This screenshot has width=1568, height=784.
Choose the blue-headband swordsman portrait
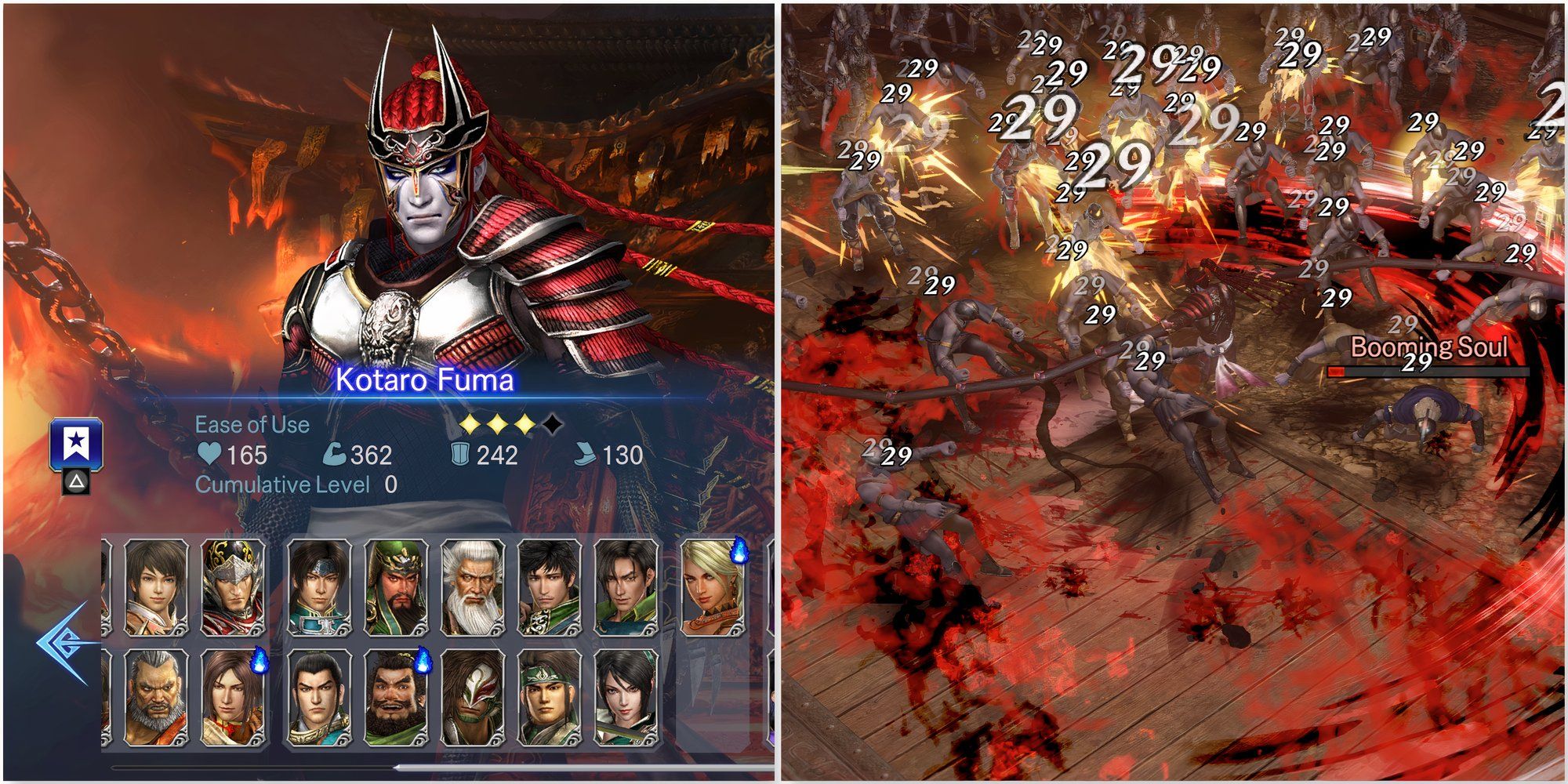click(319, 586)
